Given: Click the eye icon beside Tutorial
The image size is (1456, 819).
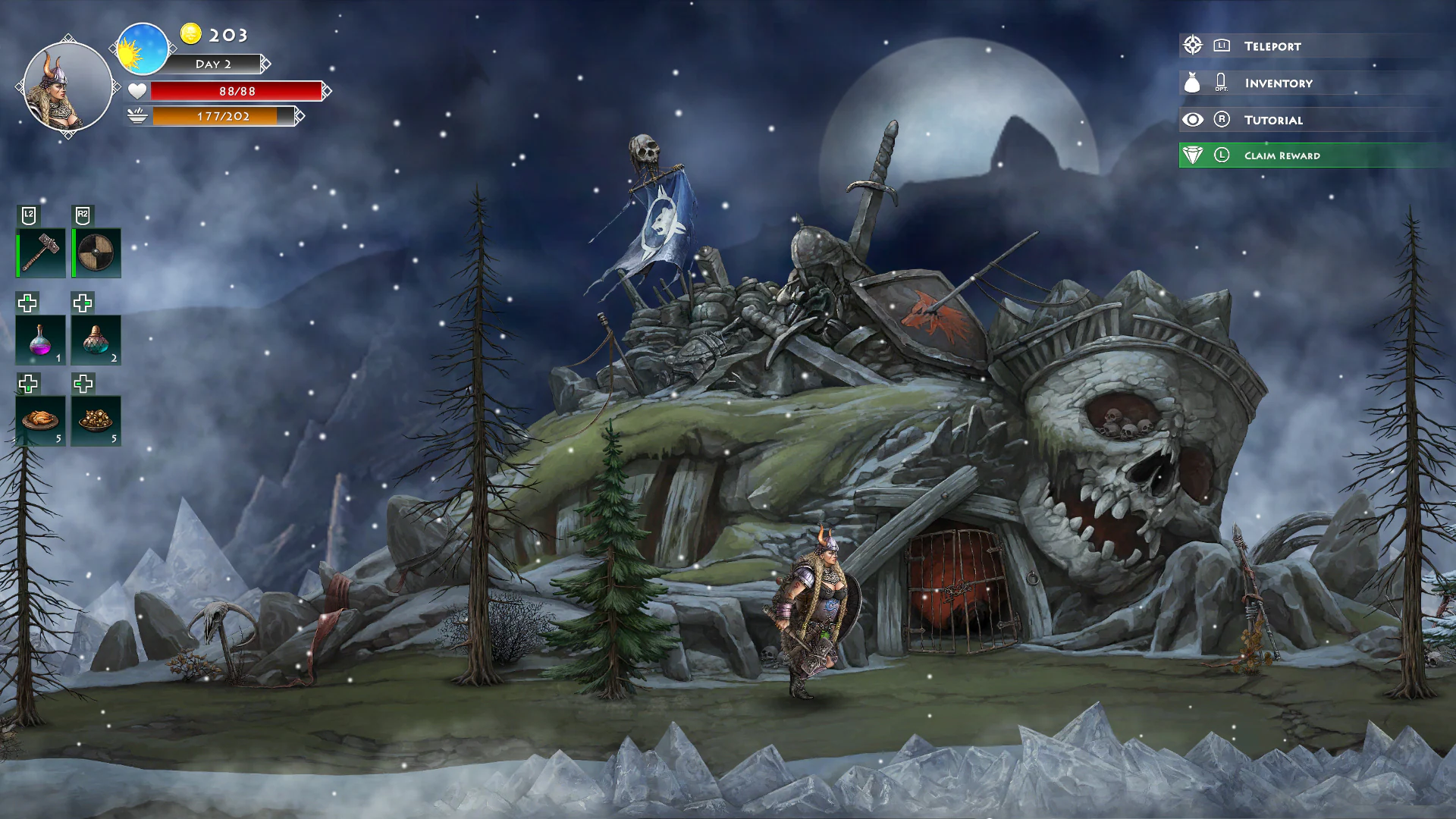Looking at the screenshot, I should pos(1193,119).
